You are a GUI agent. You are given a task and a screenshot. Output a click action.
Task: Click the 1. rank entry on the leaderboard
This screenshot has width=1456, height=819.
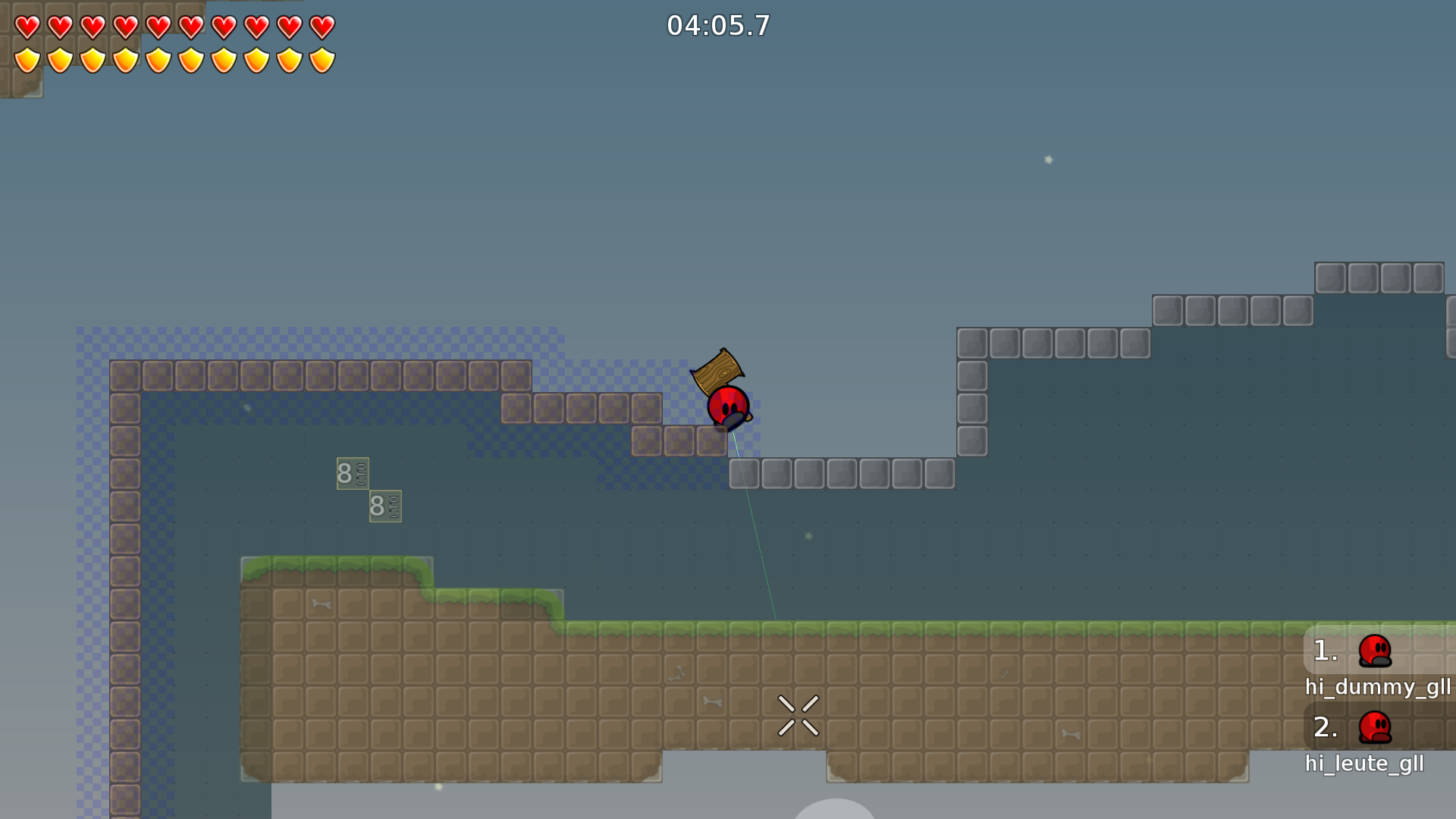[x=1326, y=651]
